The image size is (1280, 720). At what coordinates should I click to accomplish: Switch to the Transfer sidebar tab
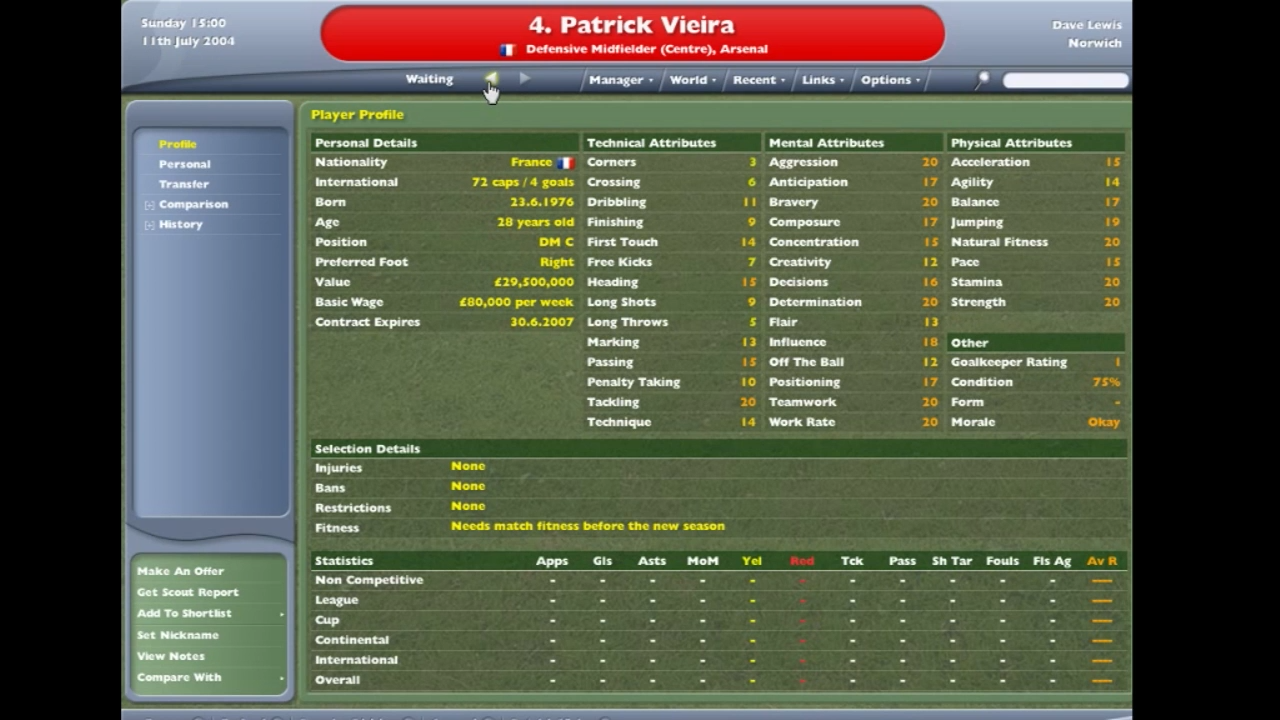coord(183,183)
